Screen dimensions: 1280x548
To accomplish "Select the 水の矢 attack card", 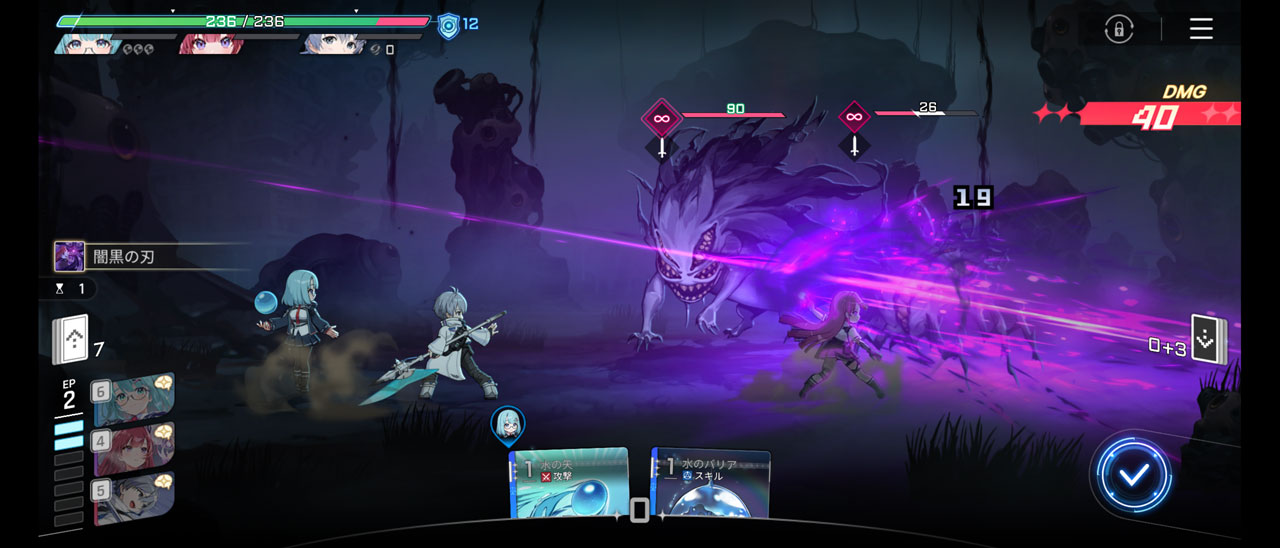I will pyautogui.click(x=569, y=485).
